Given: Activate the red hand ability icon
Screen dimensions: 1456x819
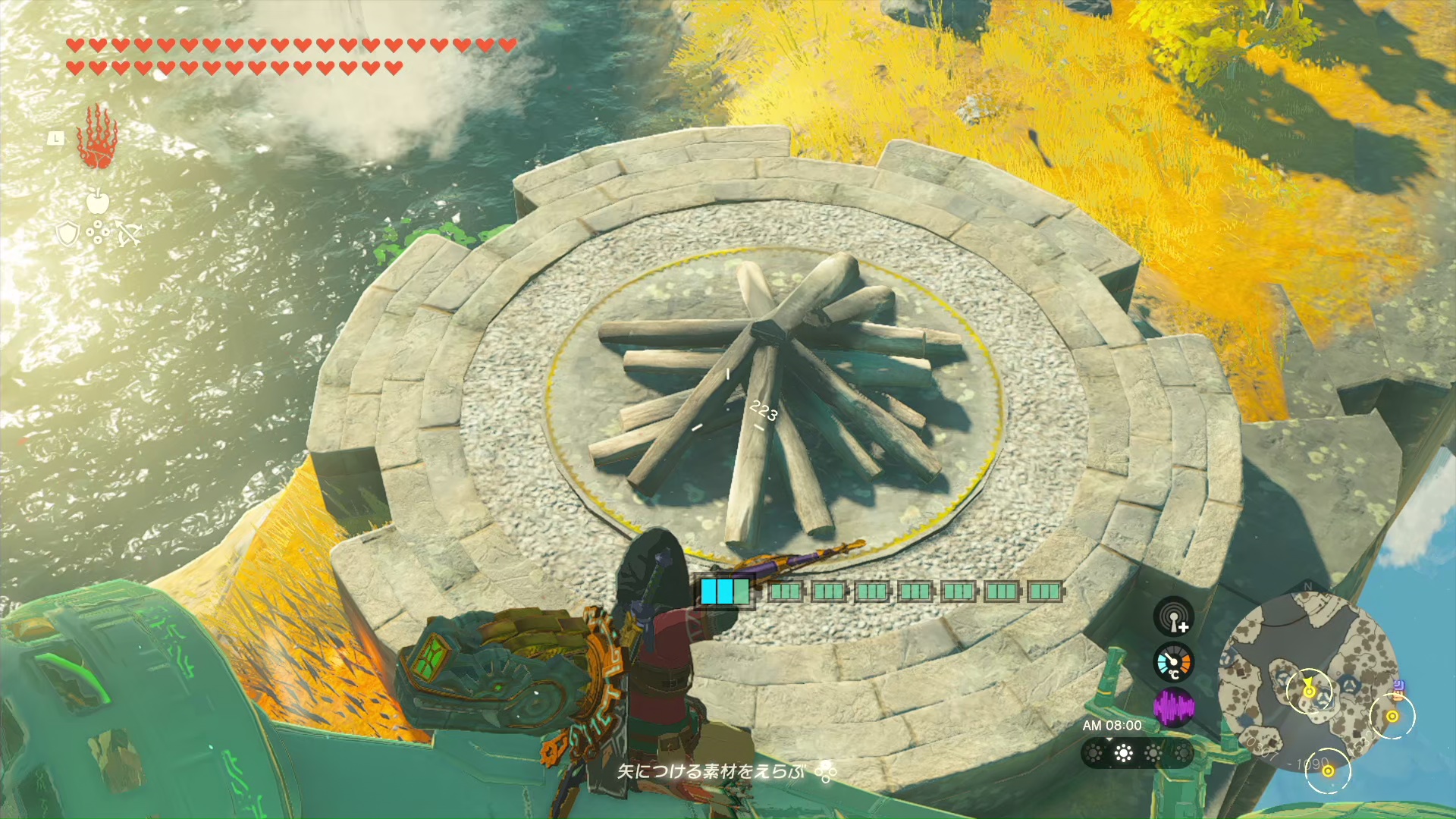Looking at the screenshot, I should pos(96,138).
